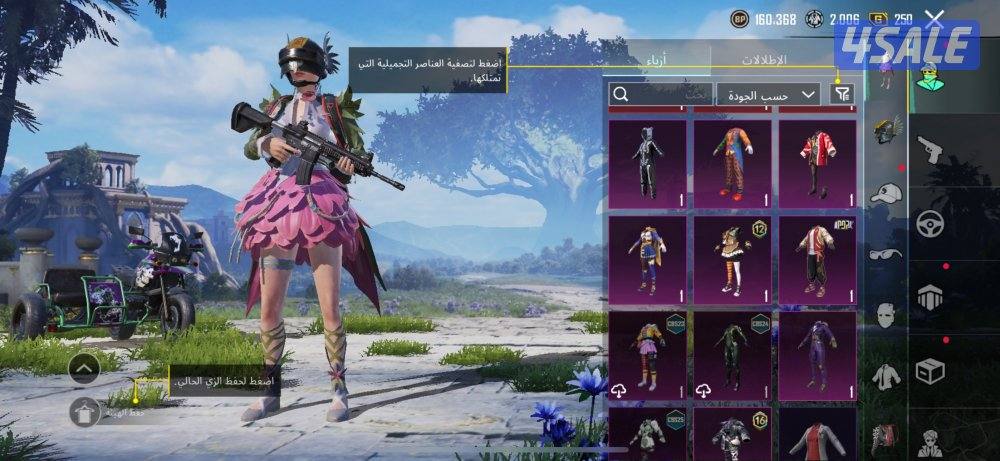Open the pistol weapons category

pyautogui.click(x=931, y=153)
